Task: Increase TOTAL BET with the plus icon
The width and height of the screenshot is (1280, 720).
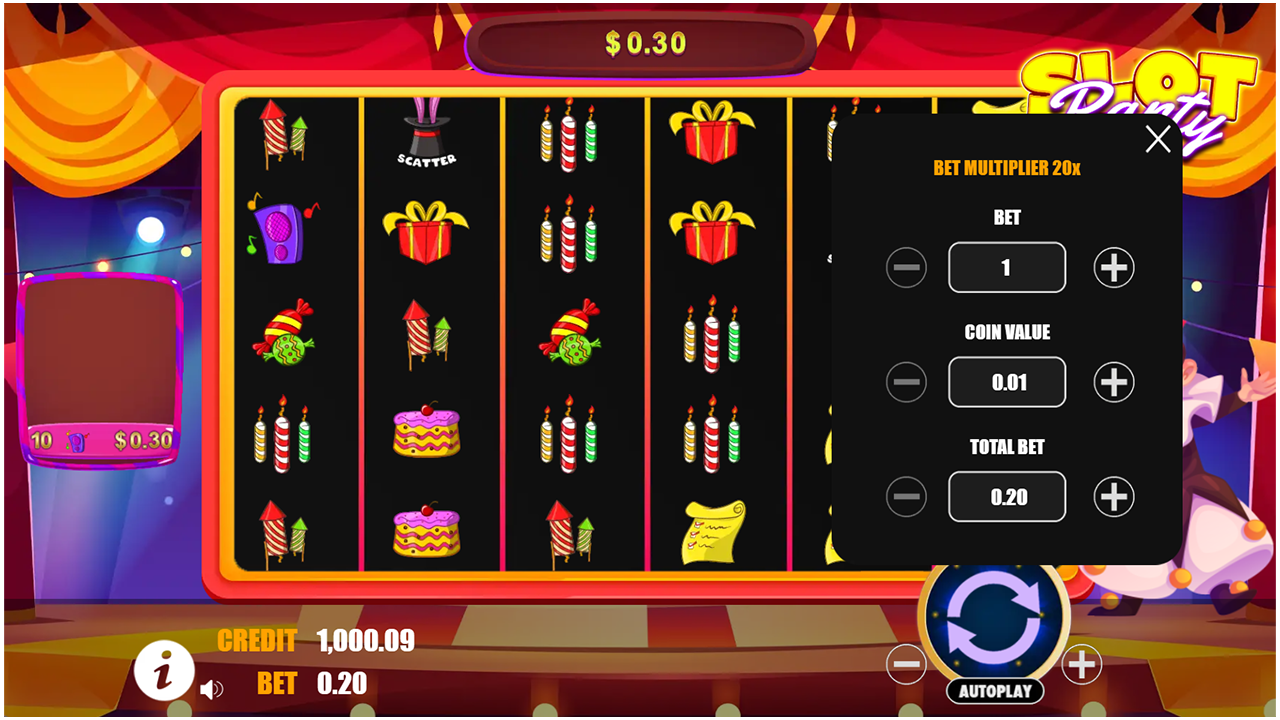Action: (1112, 496)
